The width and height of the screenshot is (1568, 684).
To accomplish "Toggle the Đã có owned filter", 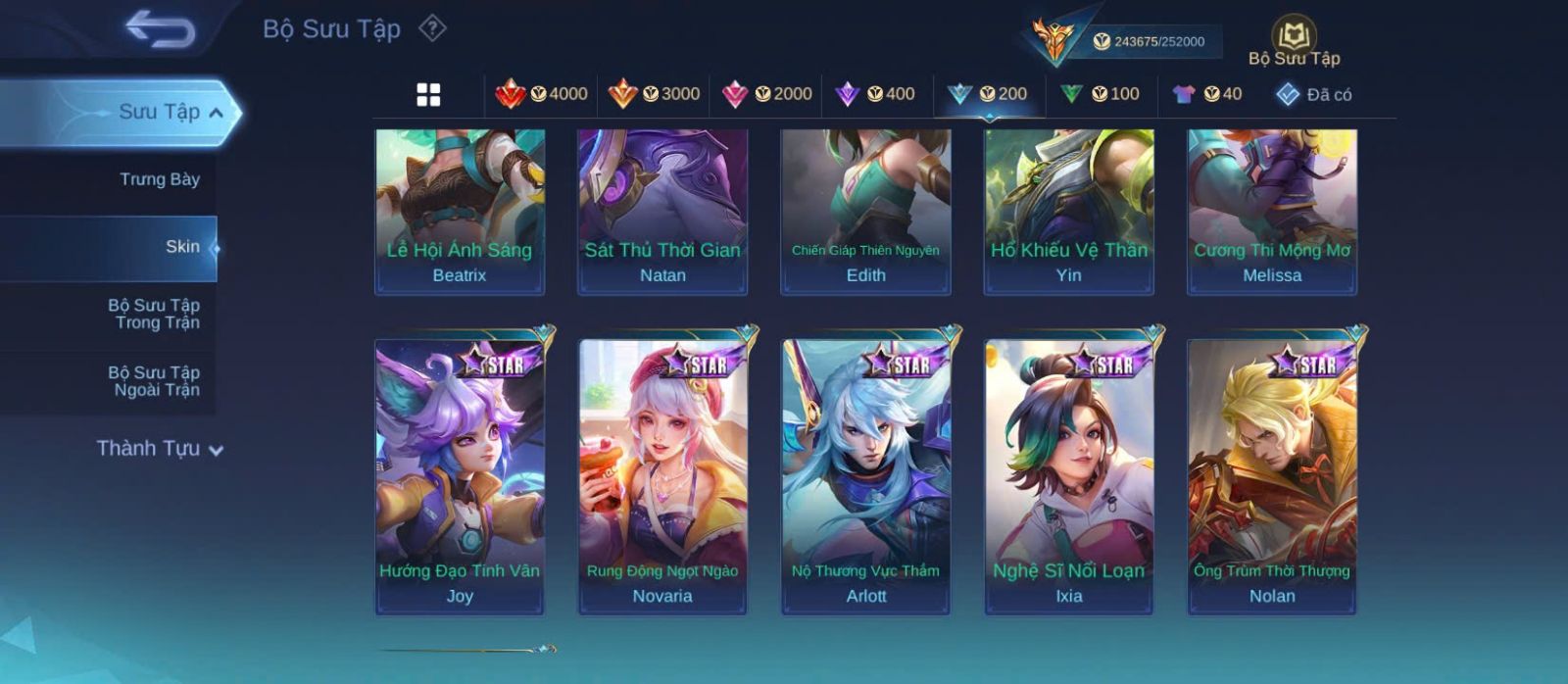I will [x=1313, y=94].
